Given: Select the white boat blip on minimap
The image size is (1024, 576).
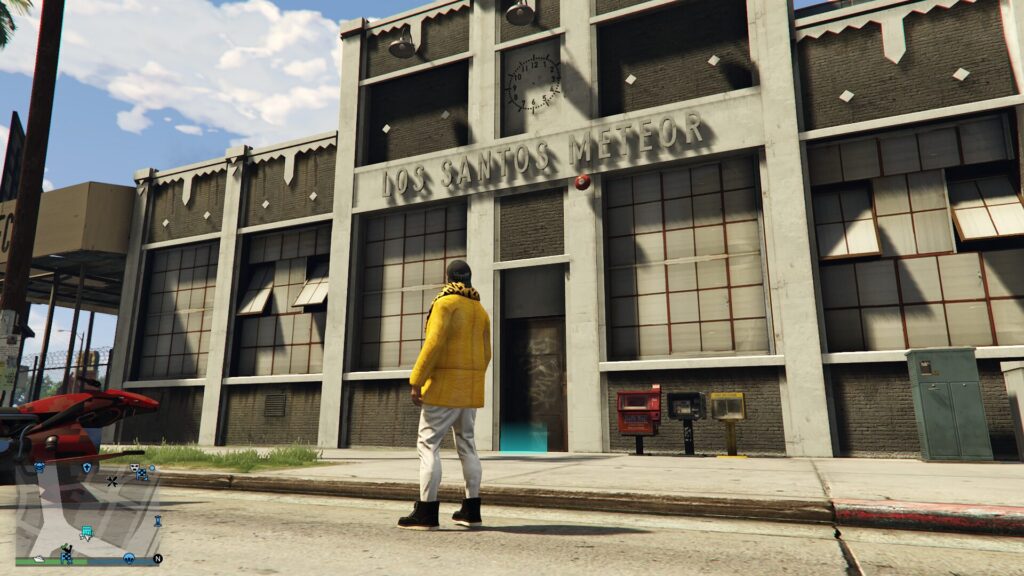Looking at the screenshot, I should [x=38, y=558].
